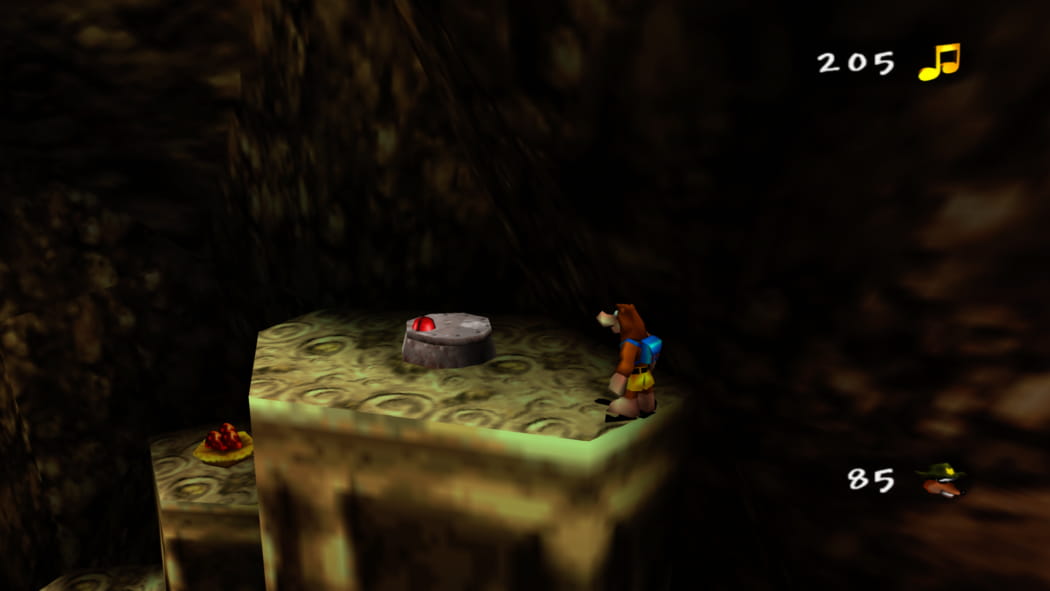Screen dimensions: 1050x591
Task: Click the golden musical note icon
Action: (939, 62)
